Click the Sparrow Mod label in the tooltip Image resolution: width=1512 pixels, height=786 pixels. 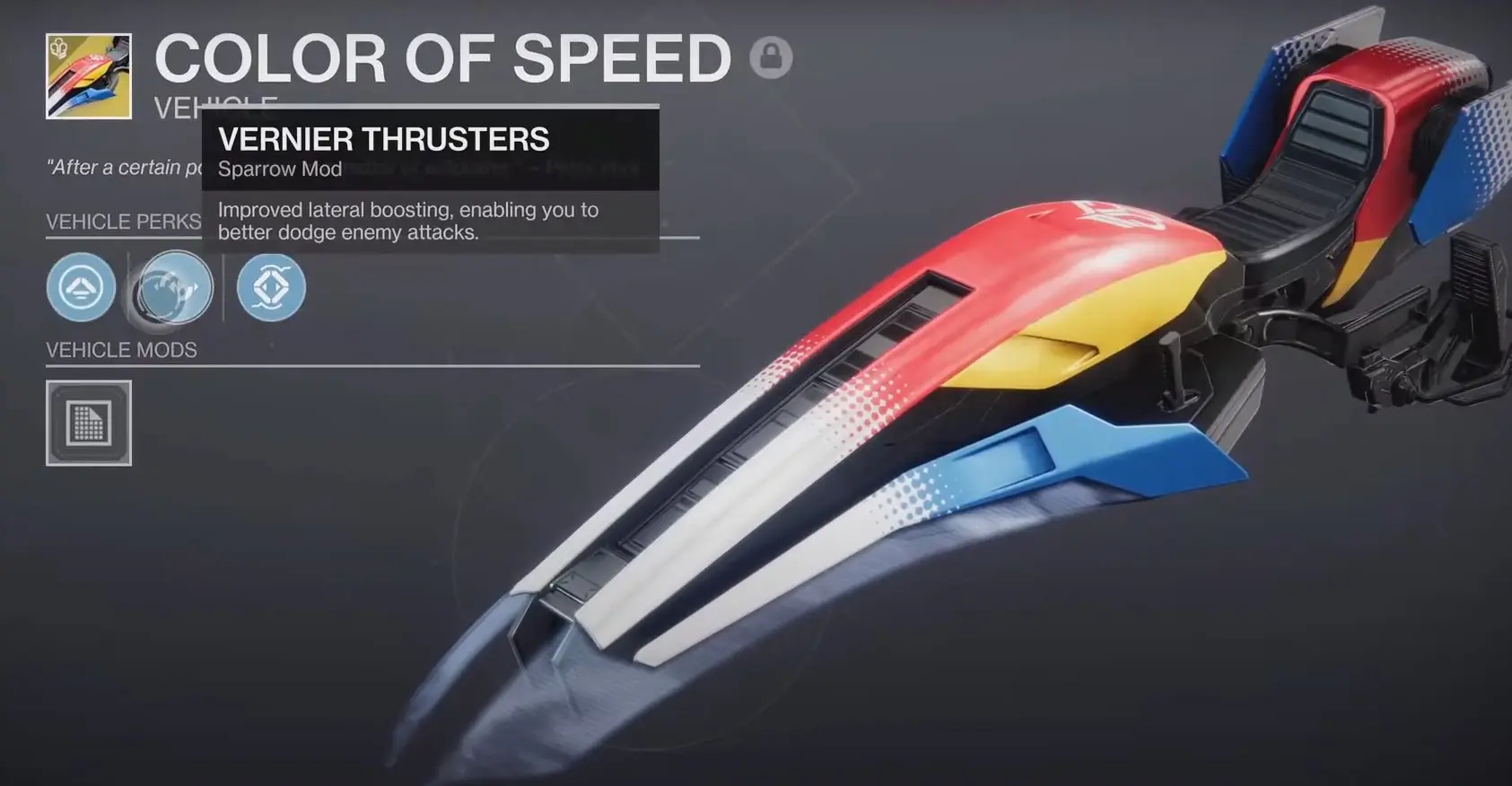click(280, 169)
